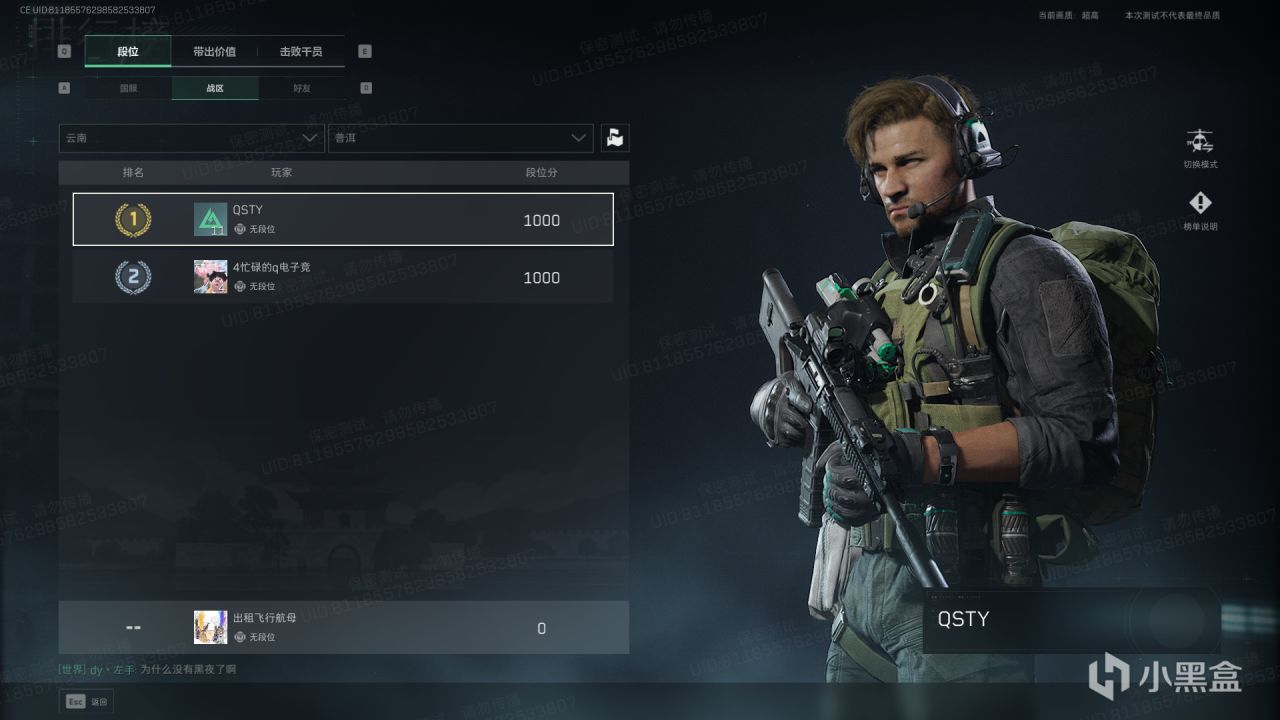The width and height of the screenshot is (1280, 720).
Task: Click the 返回 back button
Action: [x=87, y=702]
